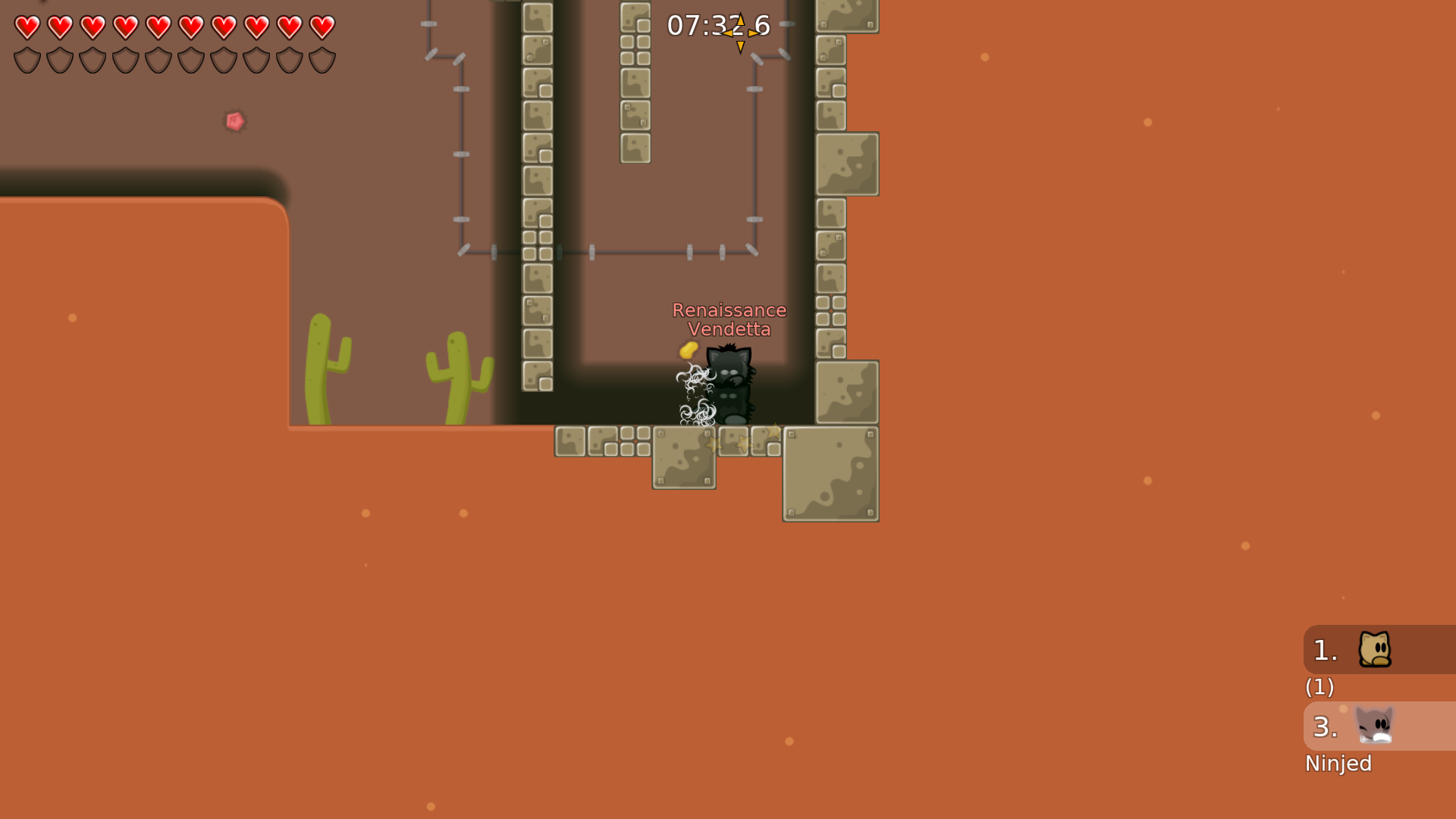Click the (1) score text on the leaderboard

click(1319, 688)
